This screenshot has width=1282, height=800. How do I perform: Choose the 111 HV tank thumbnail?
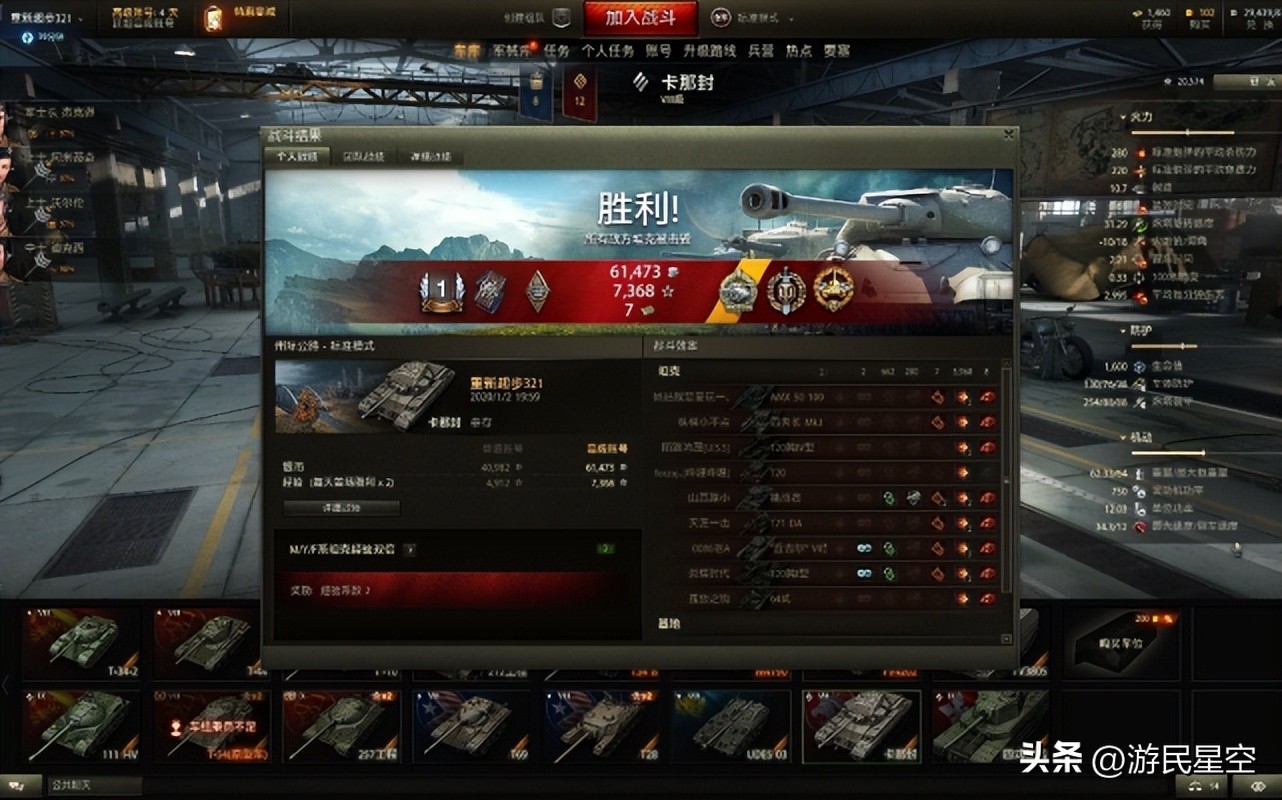[82, 725]
